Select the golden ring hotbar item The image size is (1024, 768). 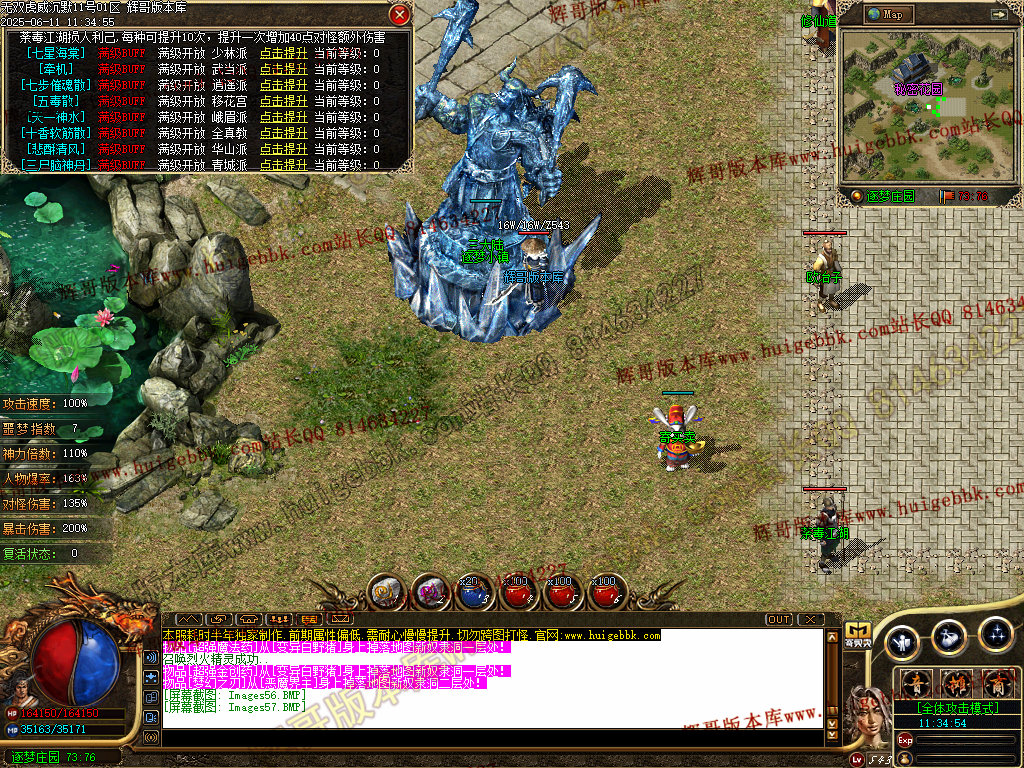385,593
